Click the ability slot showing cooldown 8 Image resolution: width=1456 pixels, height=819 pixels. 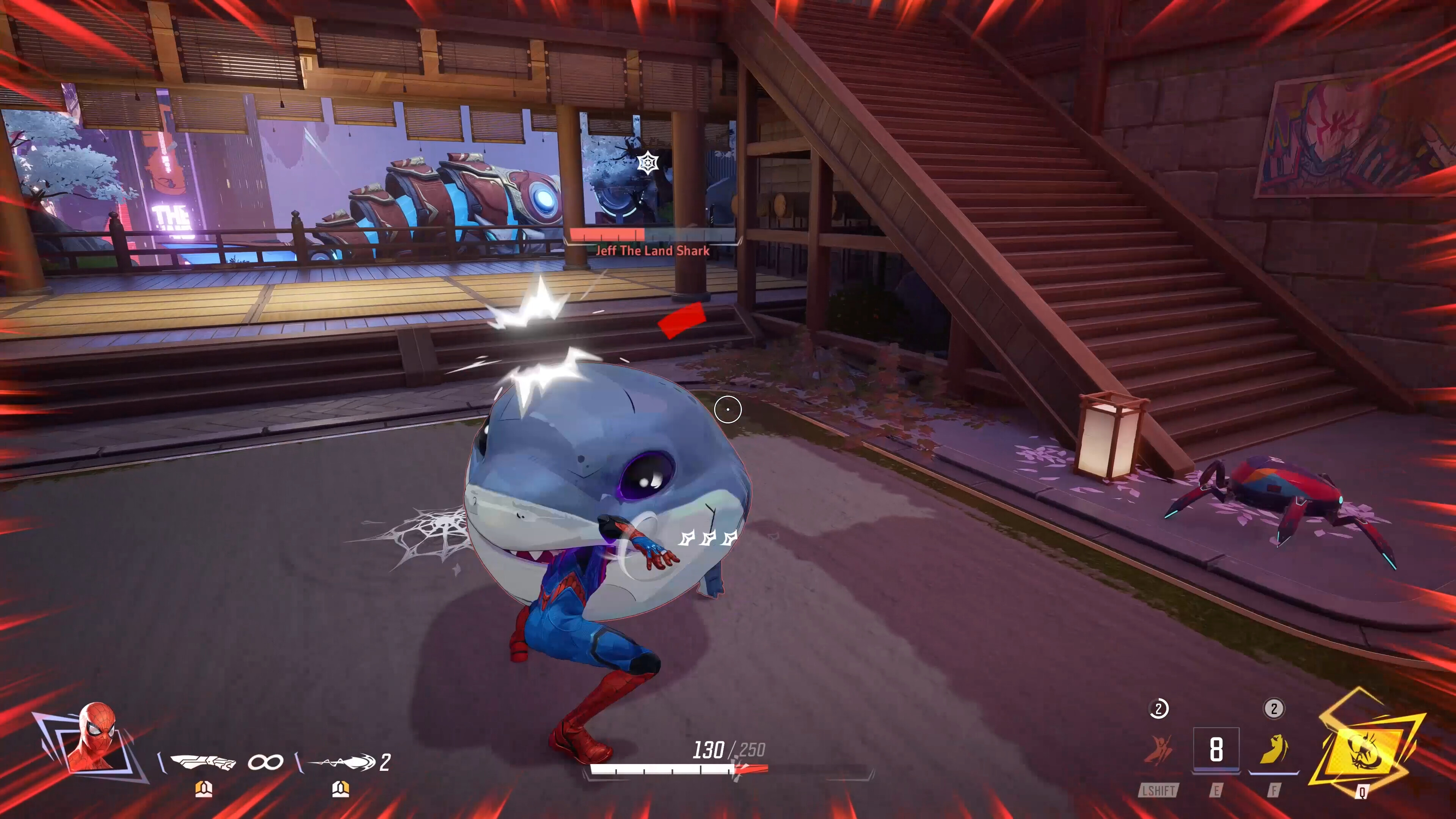pos(1216,750)
